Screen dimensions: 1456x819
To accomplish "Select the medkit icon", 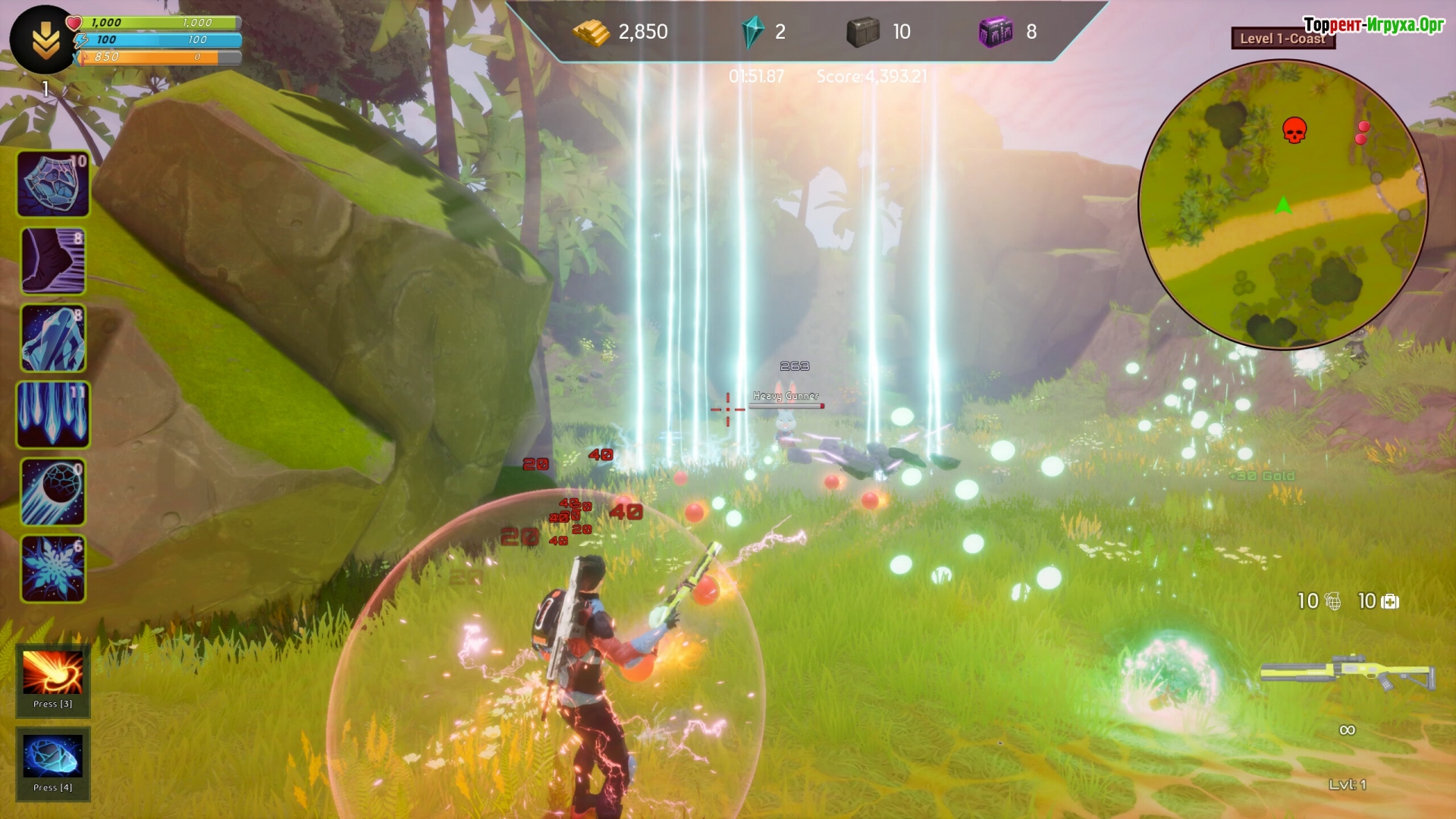I will point(1390,602).
